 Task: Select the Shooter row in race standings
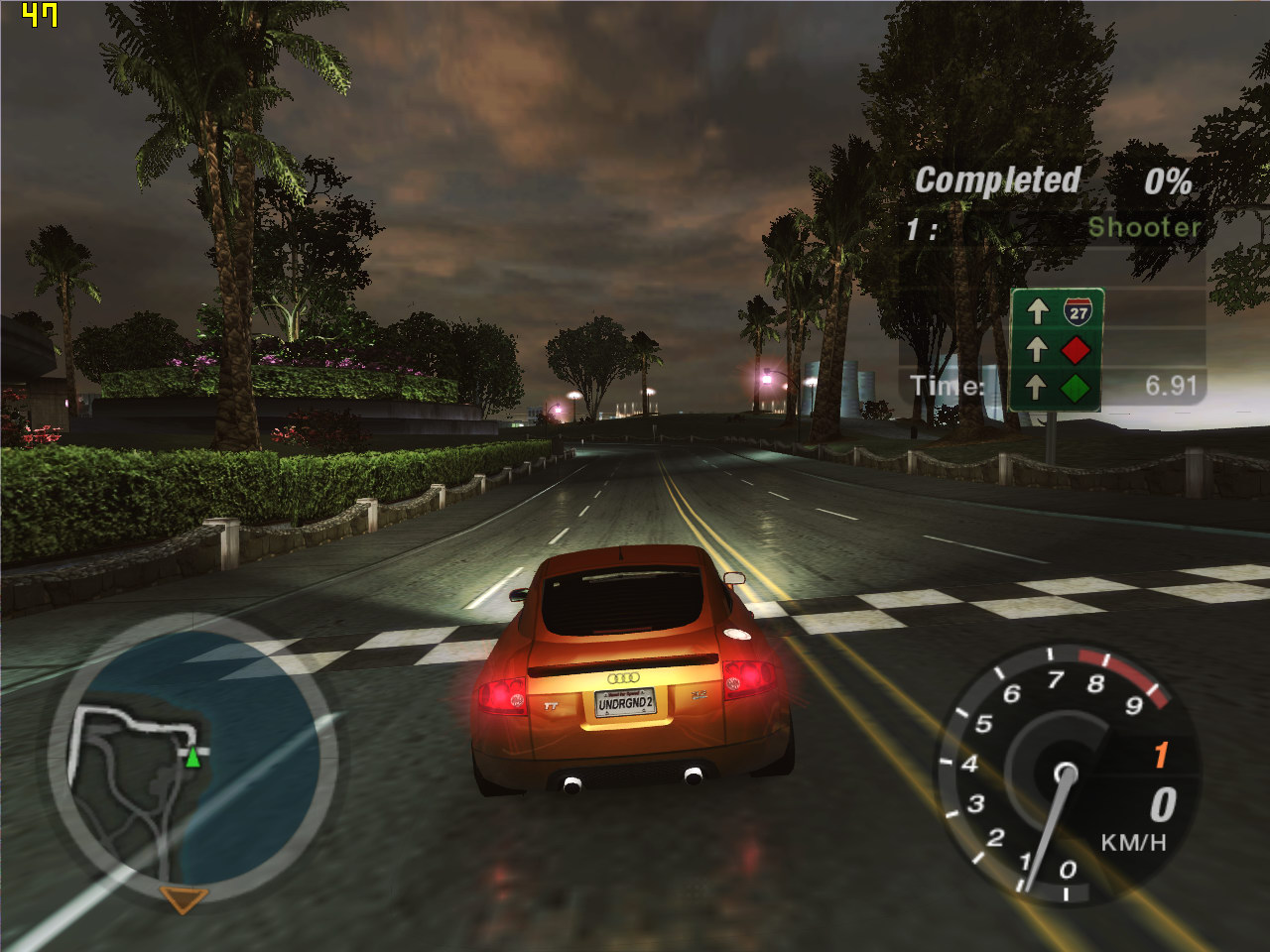pyautogui.click(x=1054, y=228)
